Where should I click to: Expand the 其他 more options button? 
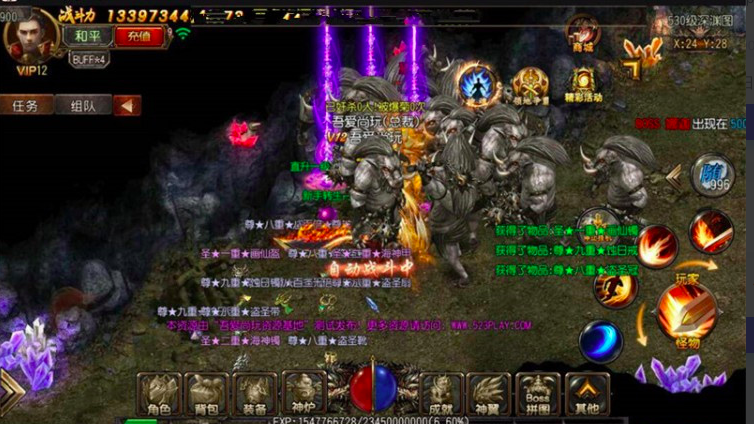tap(587, 394)
